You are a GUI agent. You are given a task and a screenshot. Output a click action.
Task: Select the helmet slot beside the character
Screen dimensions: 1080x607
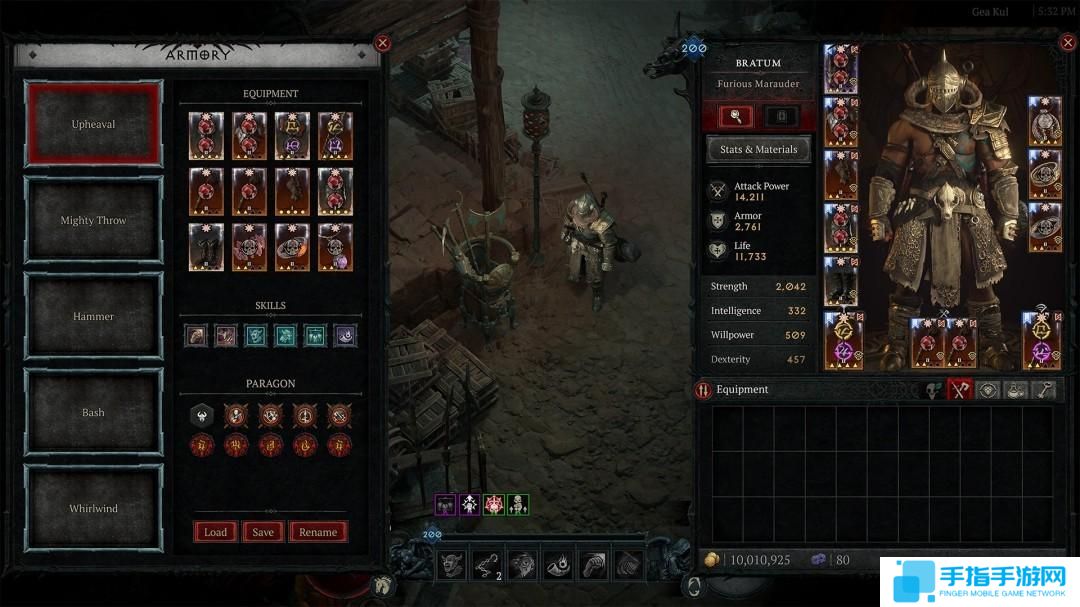tap(840, 69)
